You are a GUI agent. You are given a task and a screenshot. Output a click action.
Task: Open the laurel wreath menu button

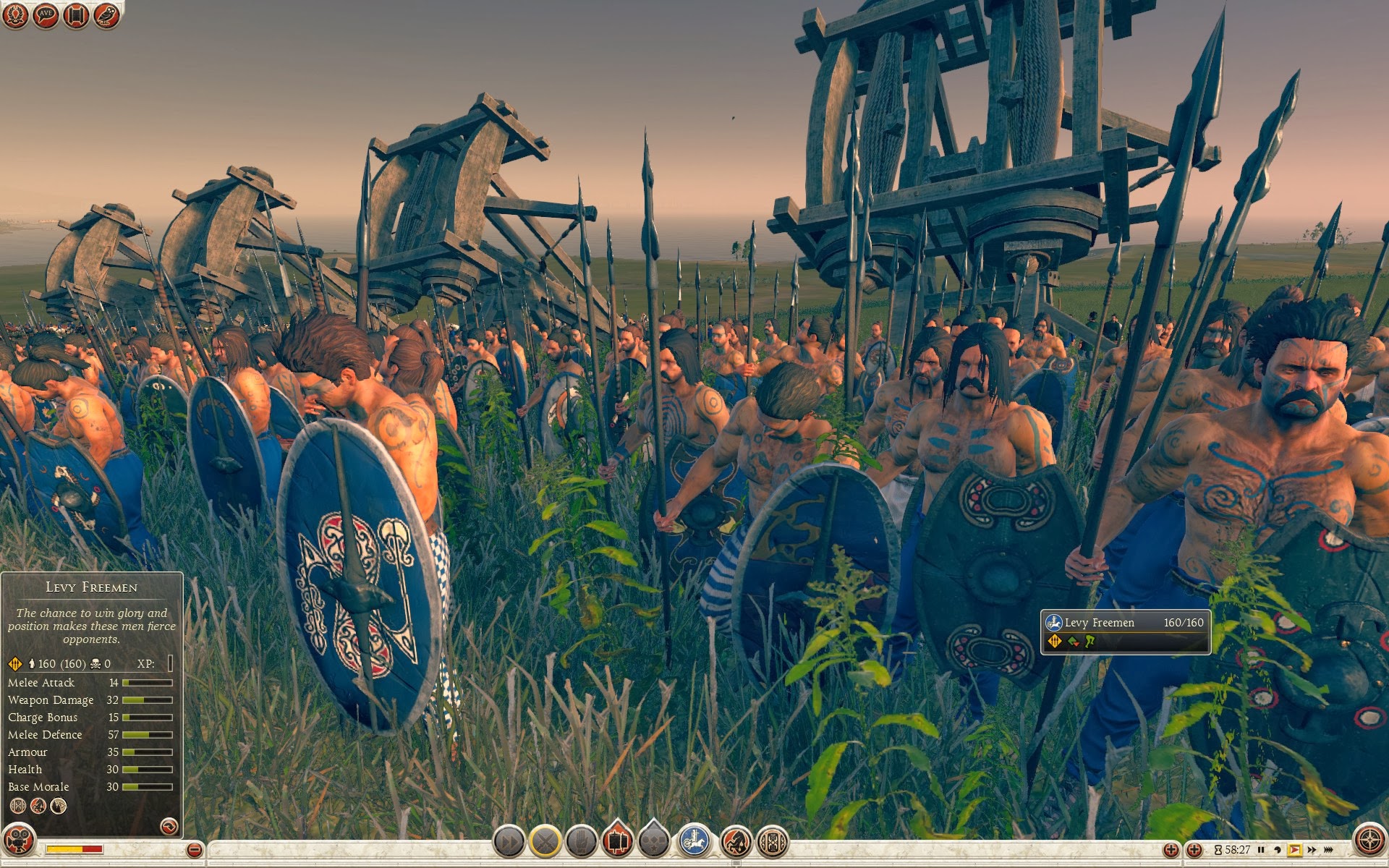pyautogui.click(x=15, y=15)
